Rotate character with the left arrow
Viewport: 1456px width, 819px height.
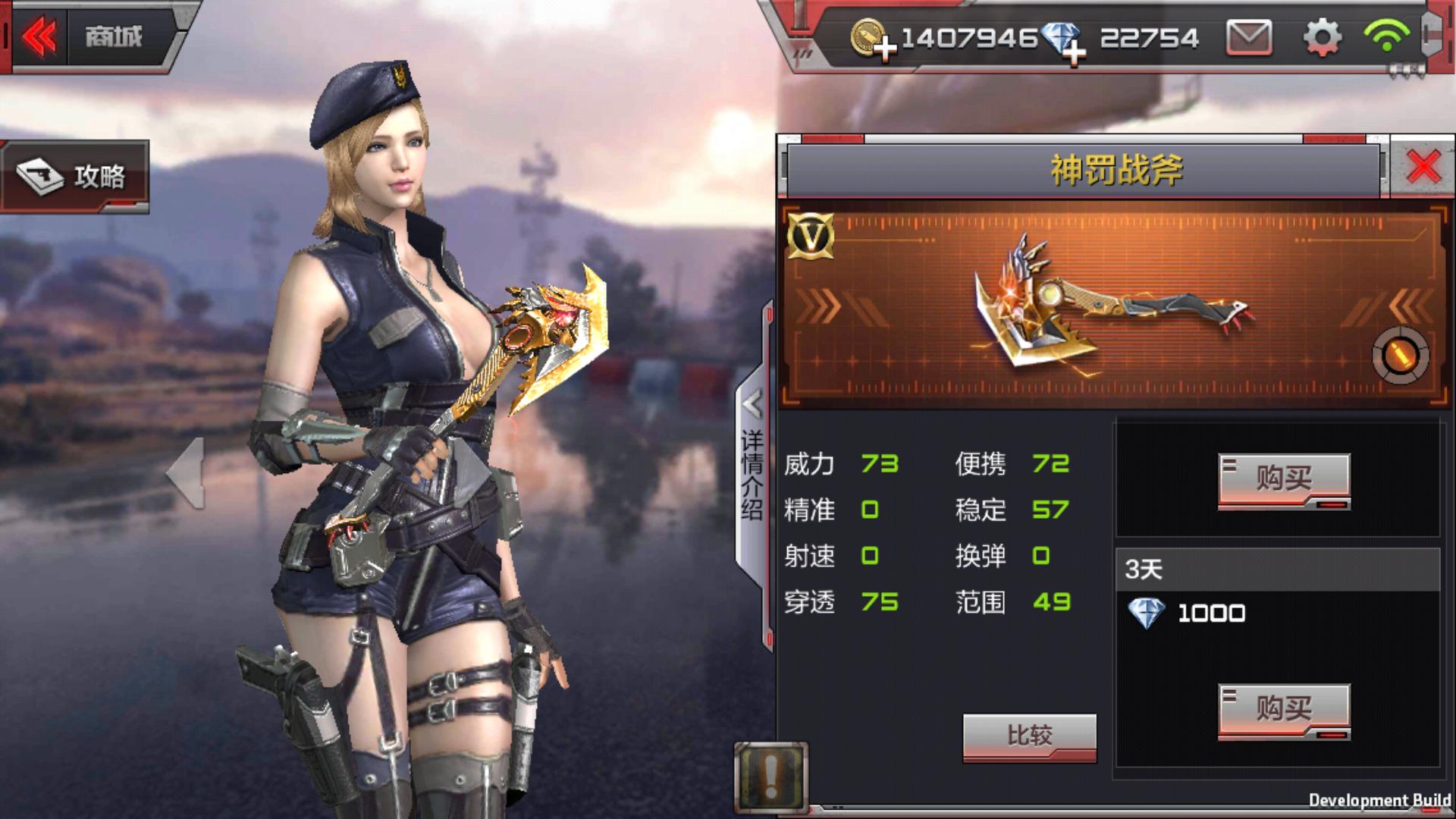(x=186, y=473)
